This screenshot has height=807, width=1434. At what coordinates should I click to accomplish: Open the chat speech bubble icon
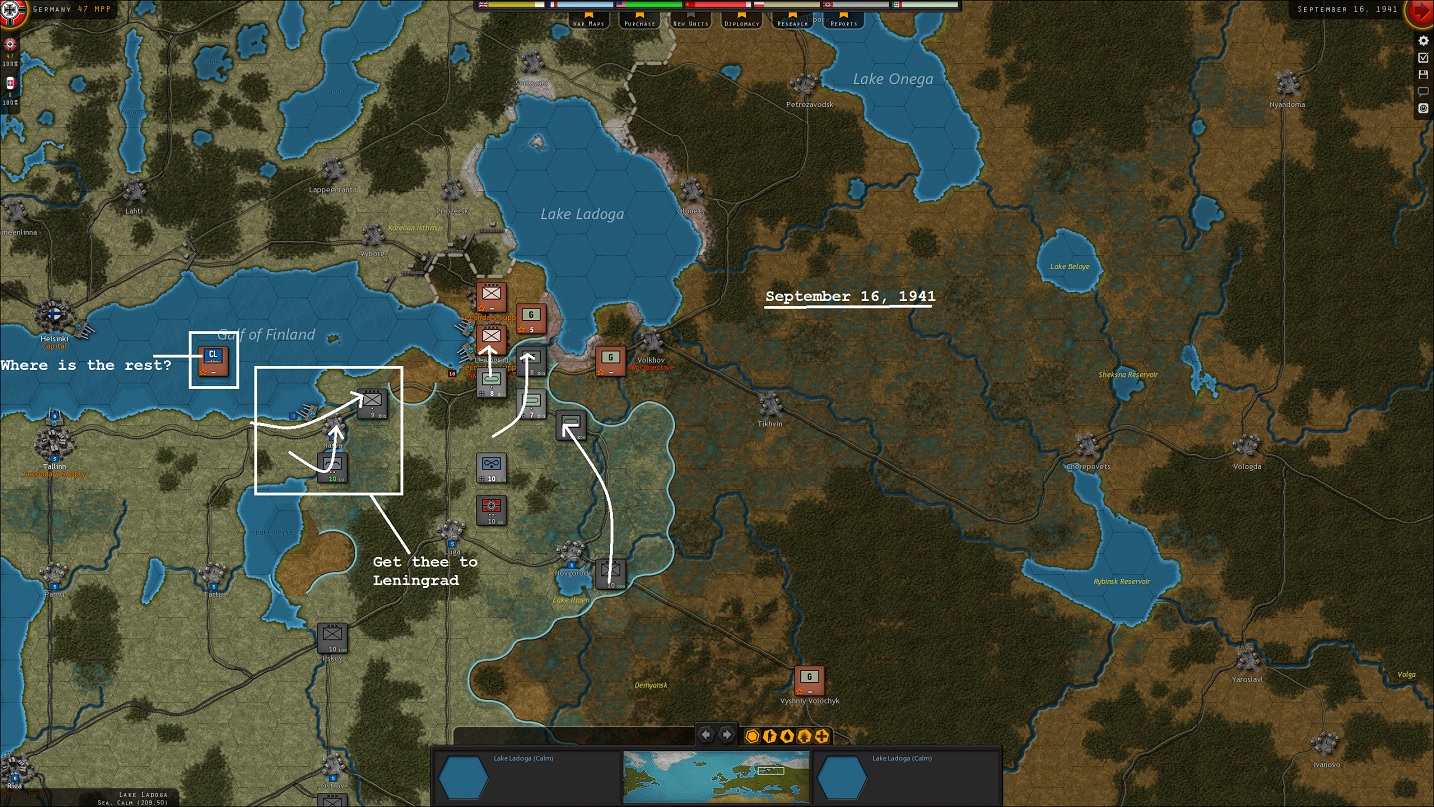pos(1422,91)
